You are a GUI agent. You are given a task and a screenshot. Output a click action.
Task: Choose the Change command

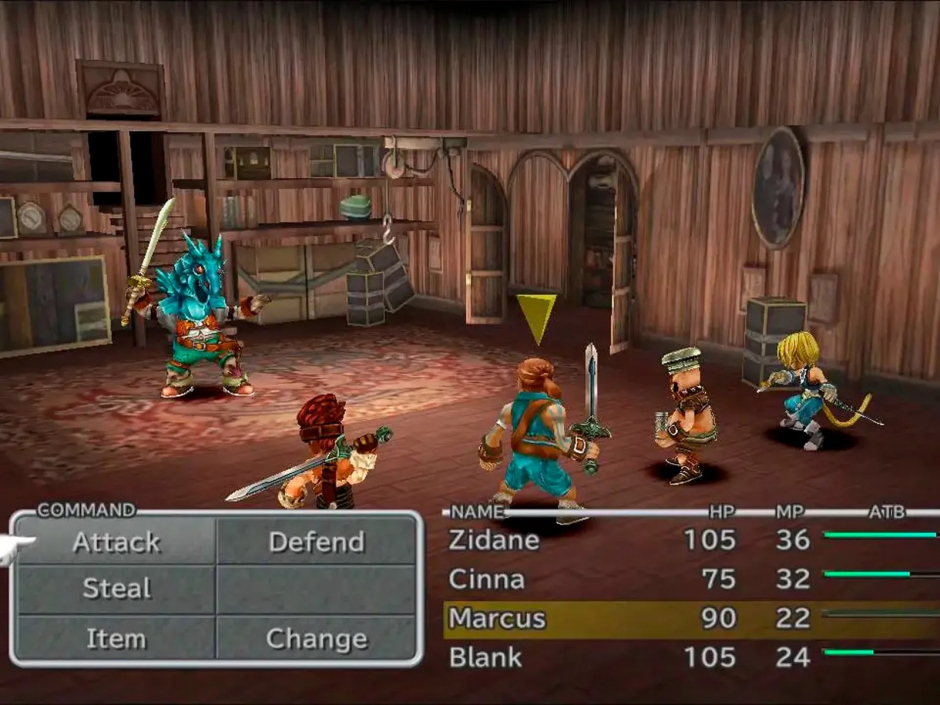317,638
